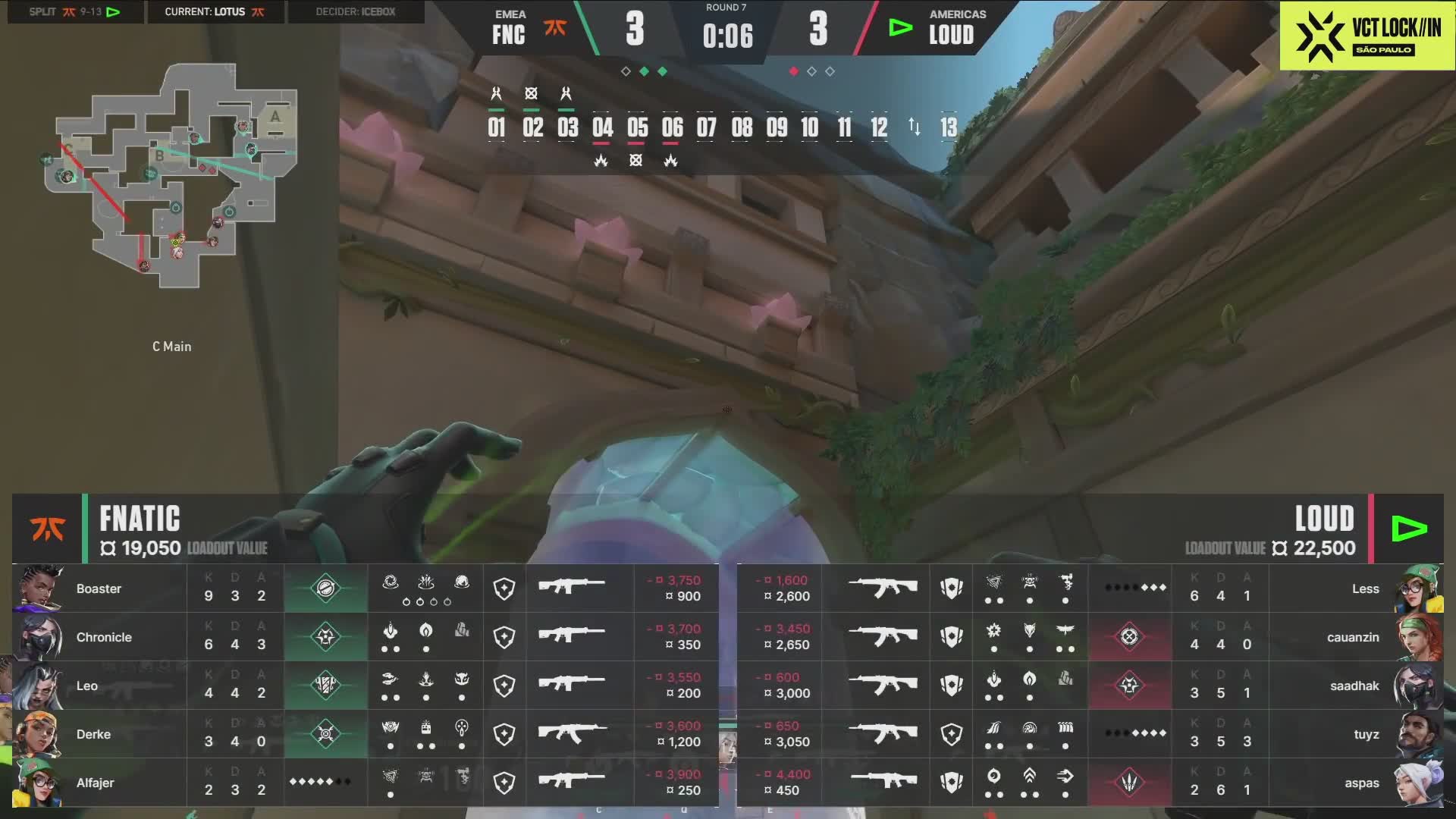The width and height of the screenshot is (1456, 819).
Task: Click the LOUD logo beside the LOUD header
Action: [1409, 529]
